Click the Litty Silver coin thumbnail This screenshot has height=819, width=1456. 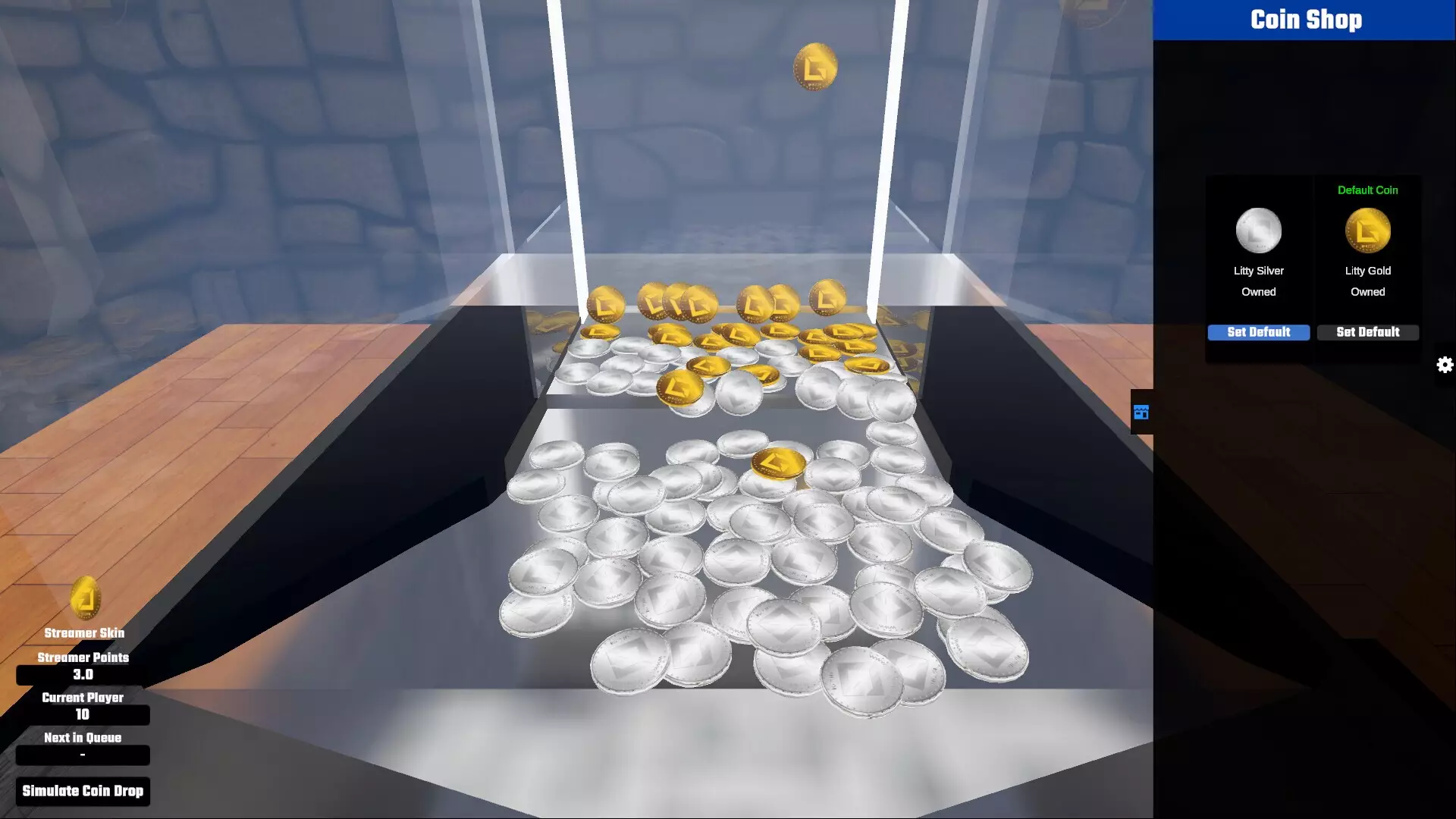pos(1258,230)
